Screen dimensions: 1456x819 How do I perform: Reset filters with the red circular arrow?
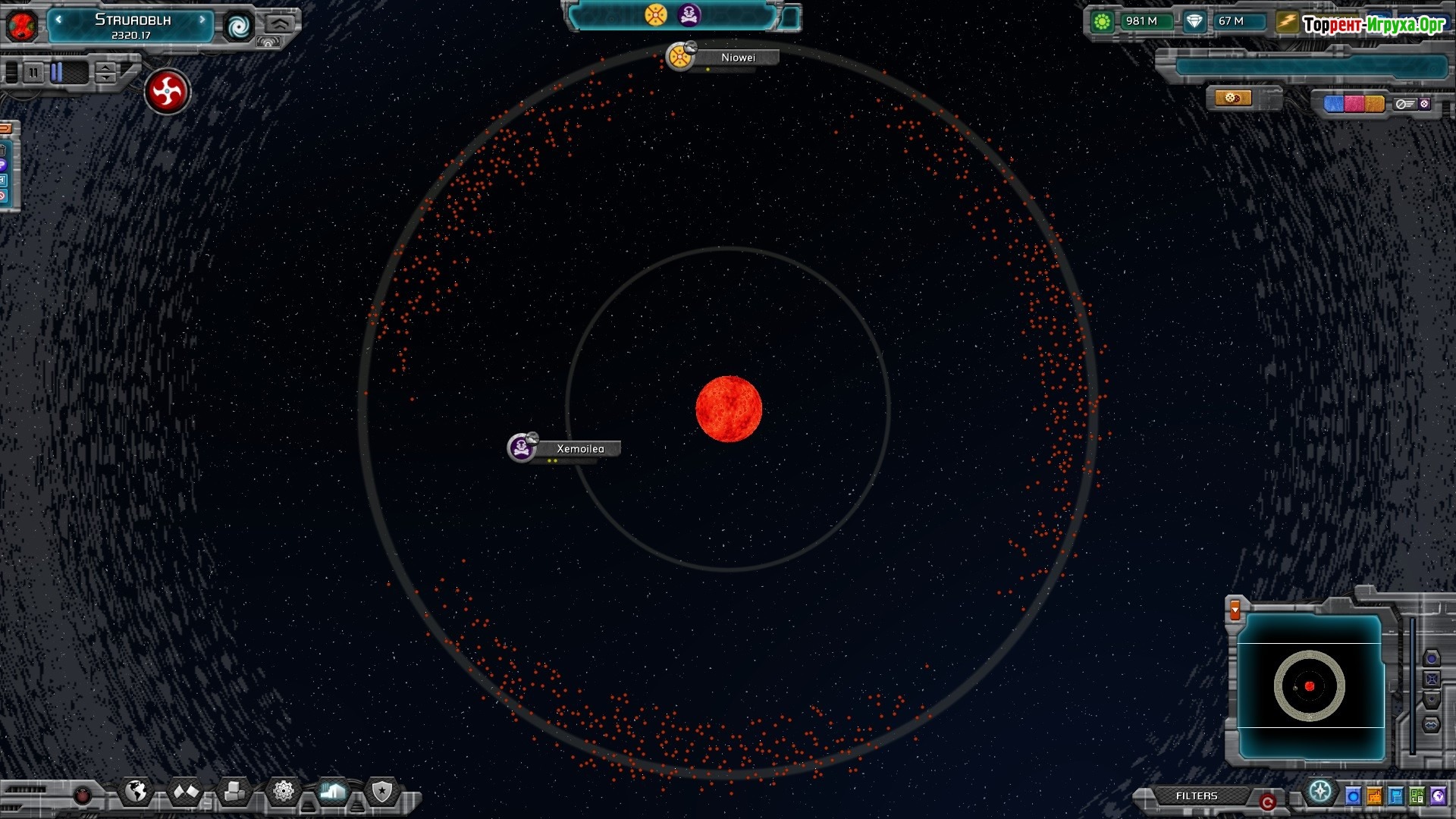pyautogui.click(x=1266, y=801)
